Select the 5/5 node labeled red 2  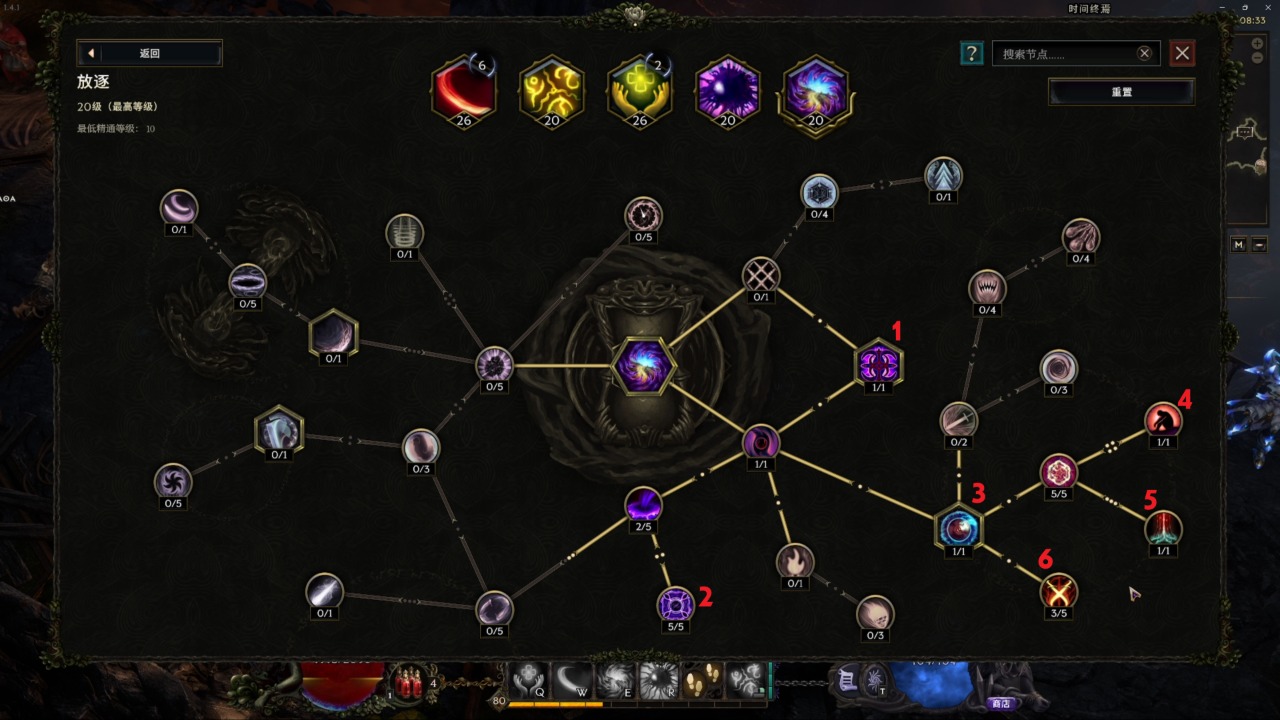[x=675, y=604]
